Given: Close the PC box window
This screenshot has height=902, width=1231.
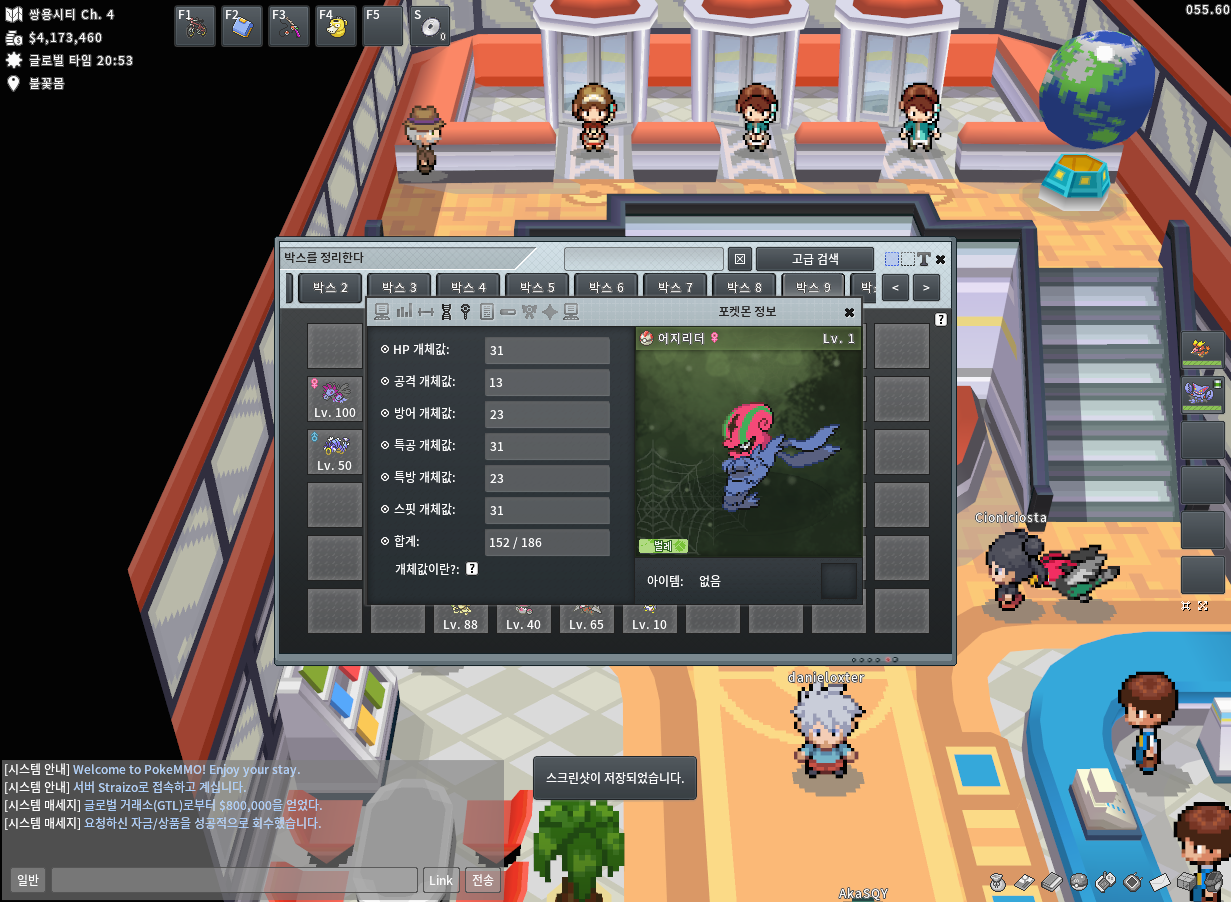Looking at the screenshot, I should (940, 259).
